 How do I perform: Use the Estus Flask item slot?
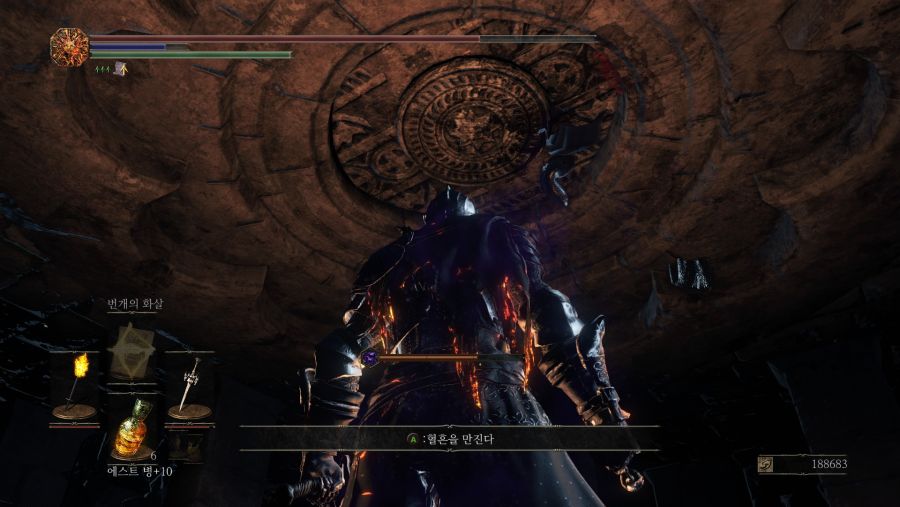point(131,430)
